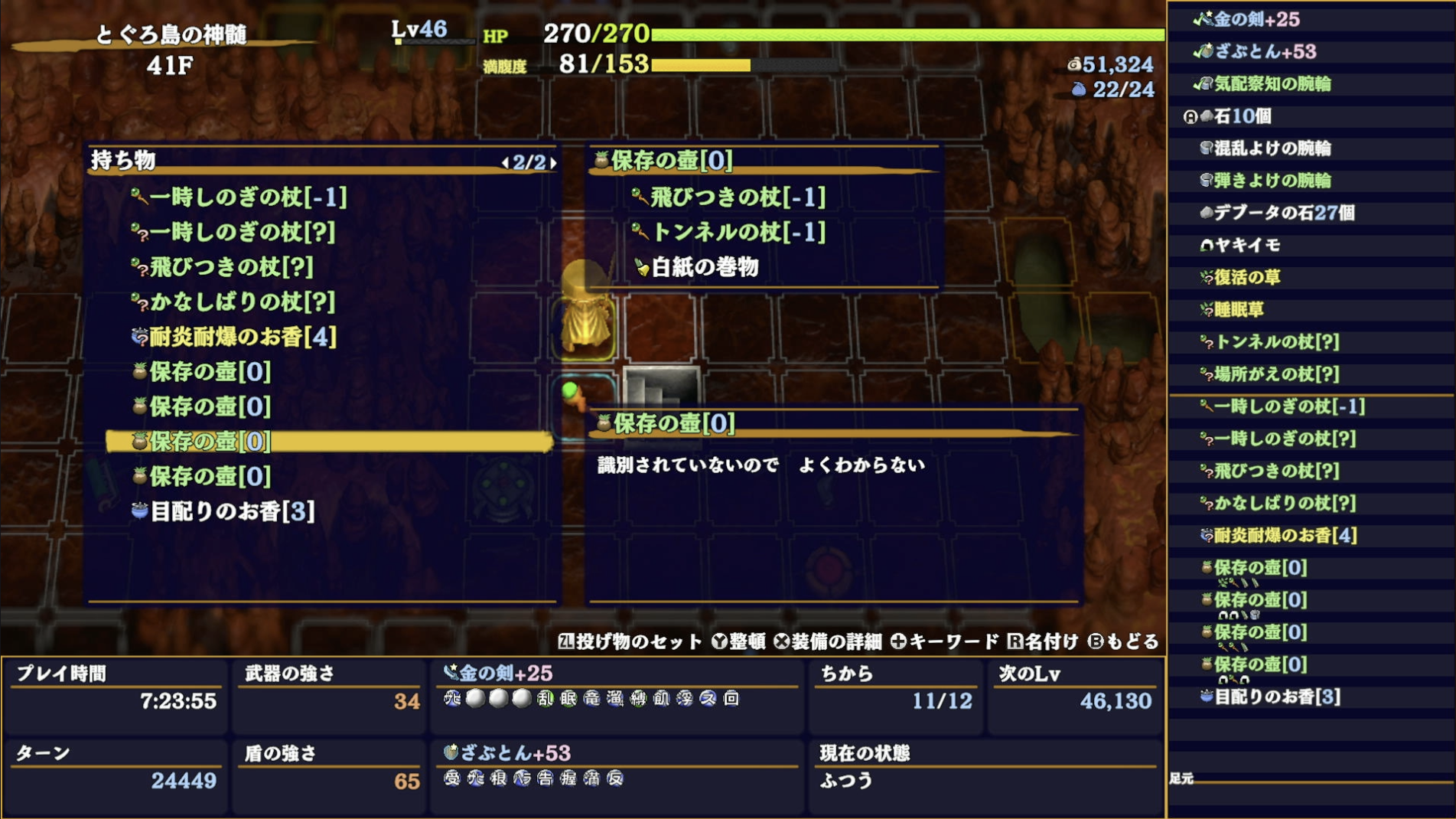Click the right arrow beside 2/2
The image size is (1456, 819).
pos(553,162)
